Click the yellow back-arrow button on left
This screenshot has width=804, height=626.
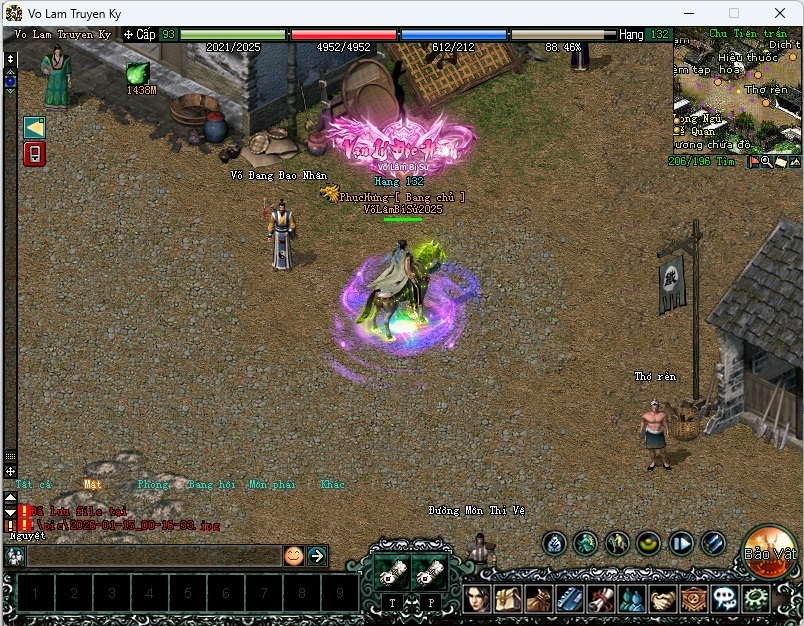(34, 127)
